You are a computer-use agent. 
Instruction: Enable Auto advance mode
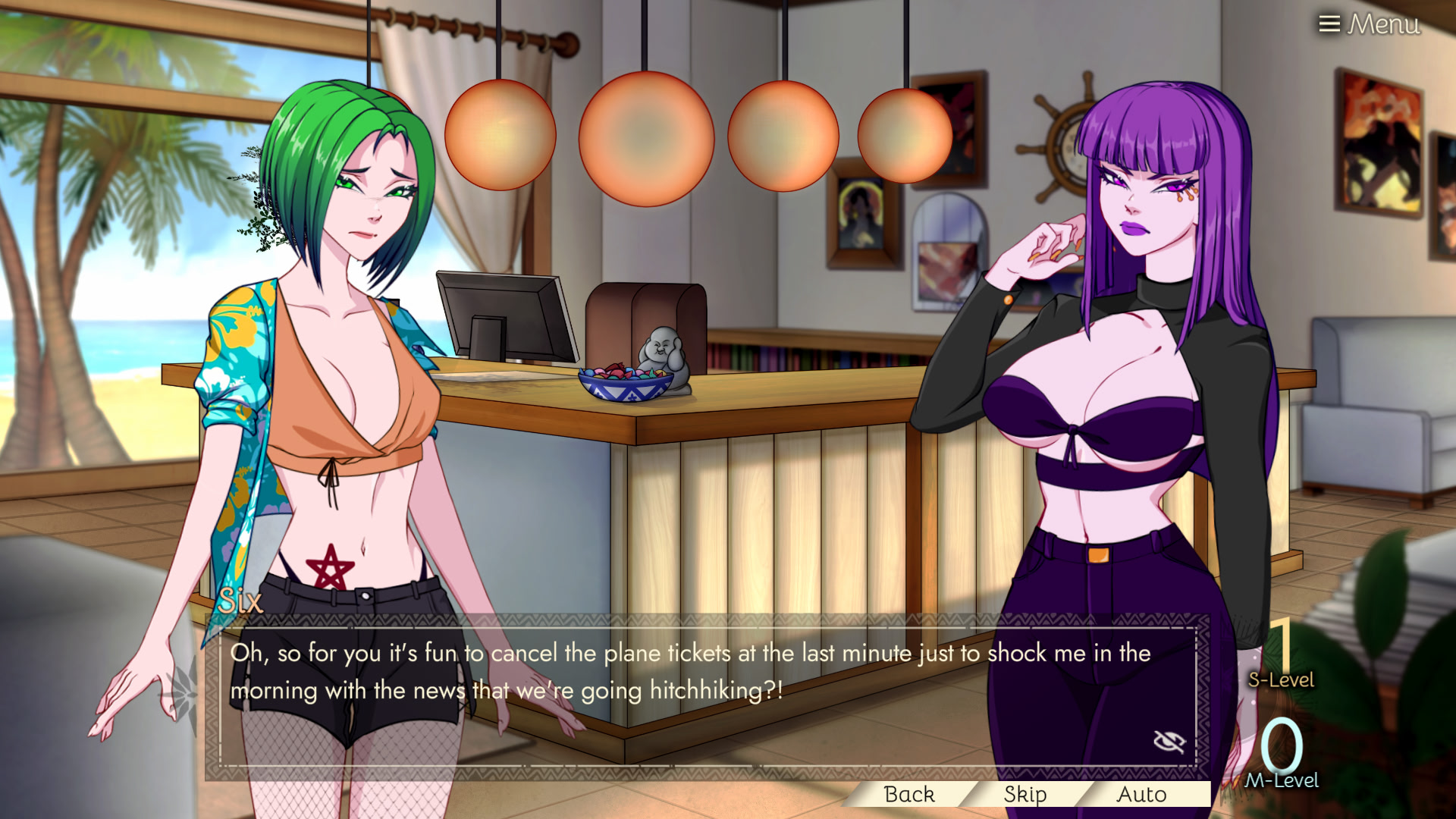tap(1141, 794)
